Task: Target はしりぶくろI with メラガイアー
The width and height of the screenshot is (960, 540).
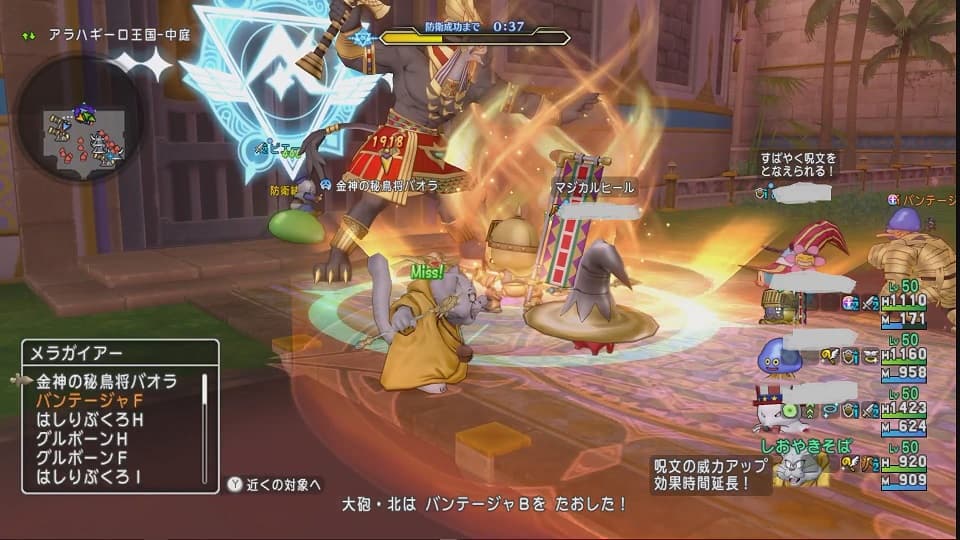Action: point(88,476)
